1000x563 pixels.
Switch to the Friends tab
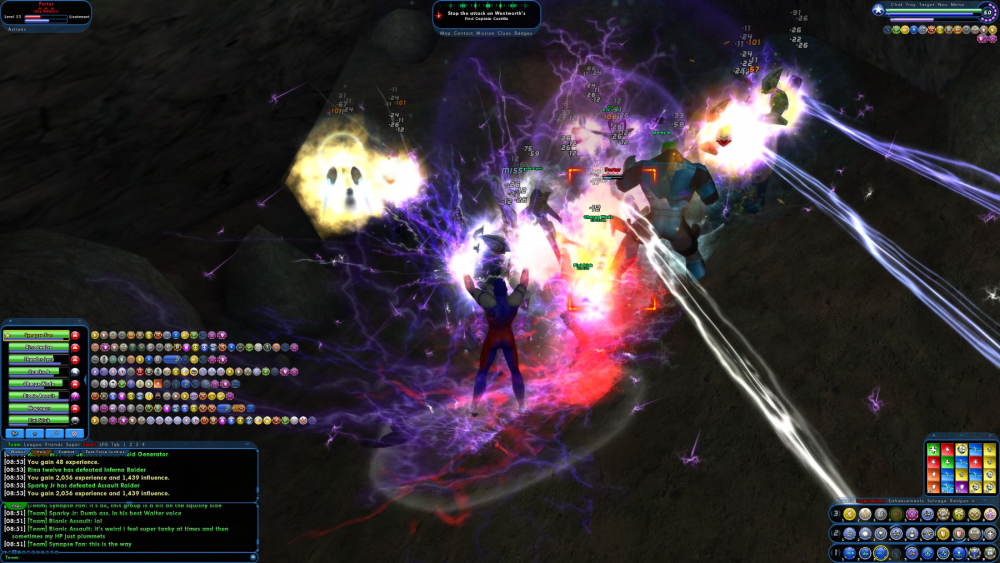tap(55, 444)
